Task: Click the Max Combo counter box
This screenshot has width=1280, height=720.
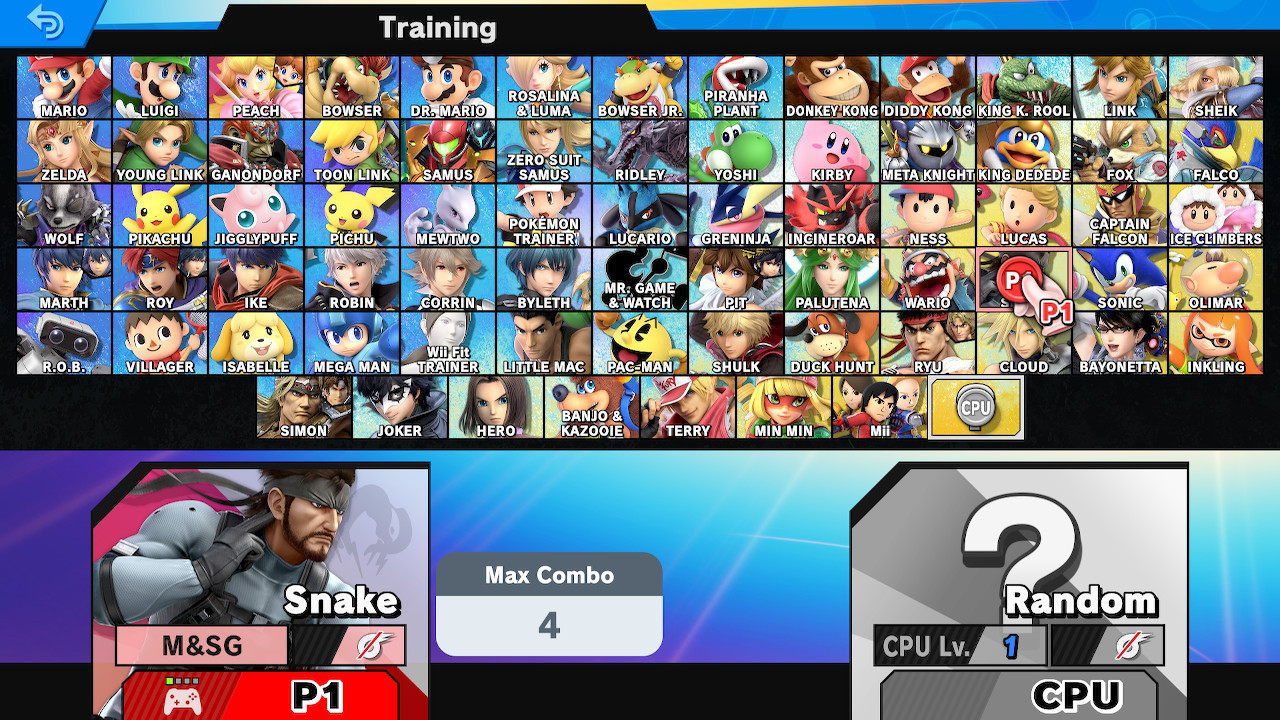Action: [549, 601]
